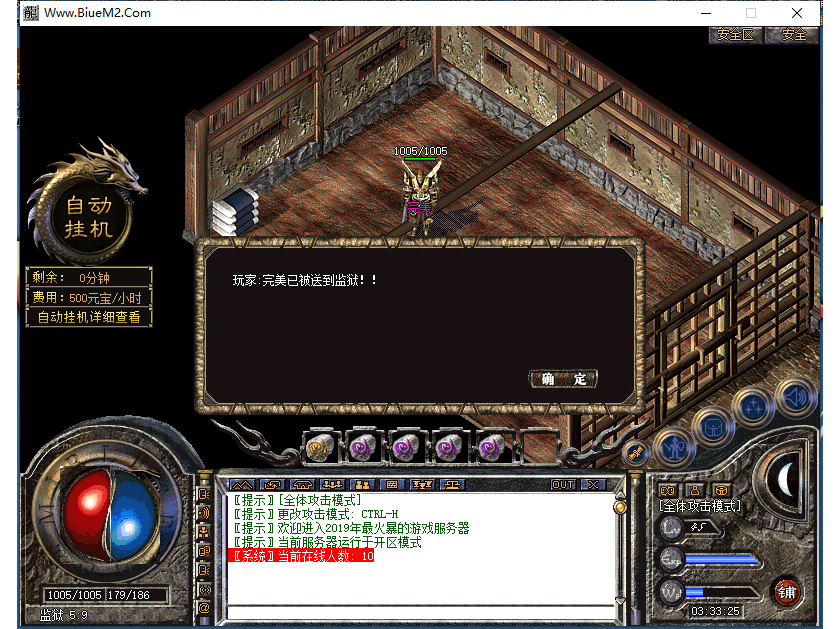Click the small satellite icon beside the belt
840x629 pixels.
tap(636, 454)
